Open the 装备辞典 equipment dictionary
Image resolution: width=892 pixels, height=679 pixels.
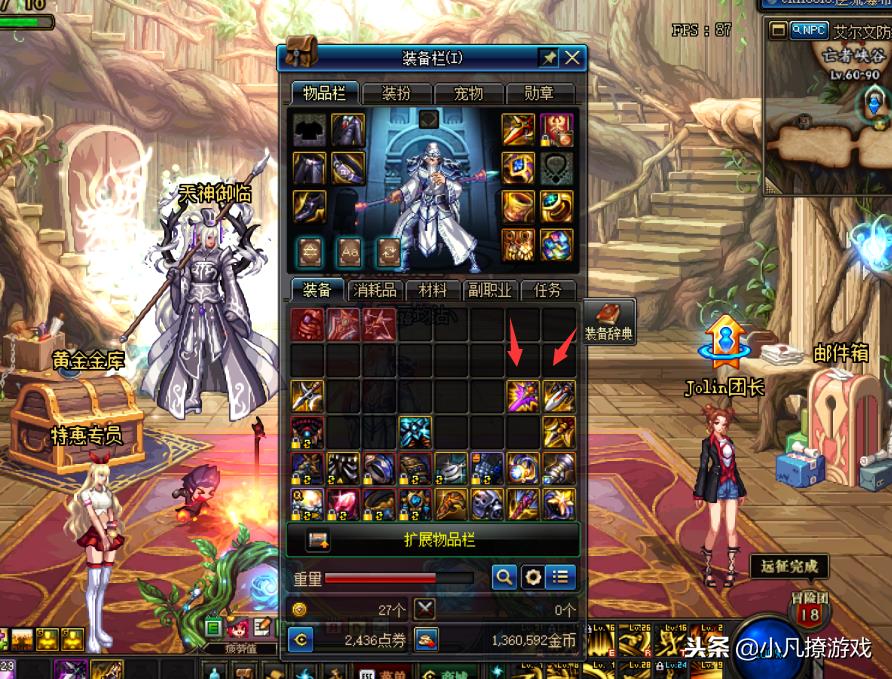(x=608, y=323)
